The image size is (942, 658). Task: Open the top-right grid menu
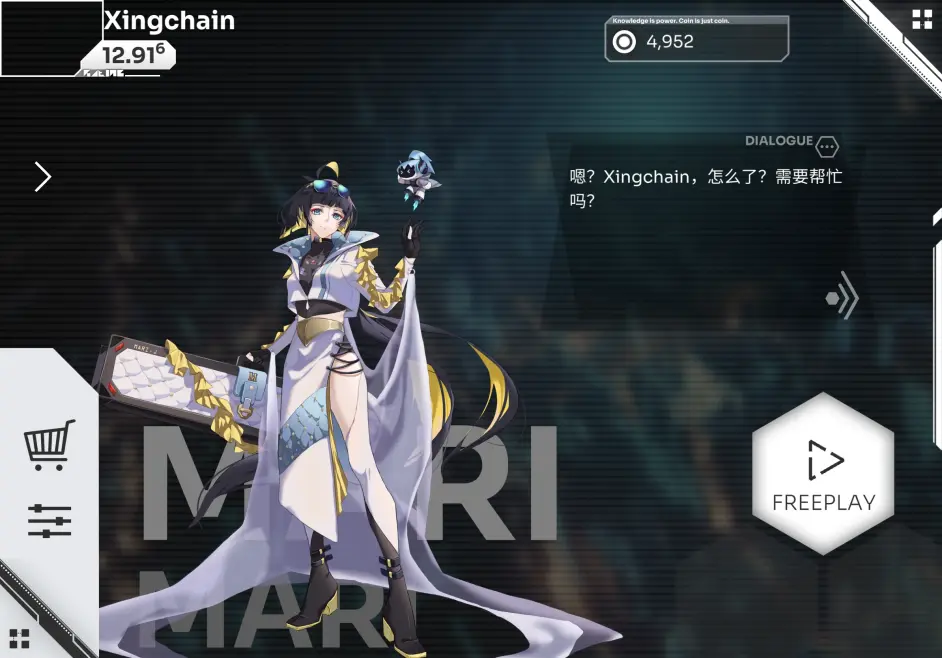click(x=921, y=20)
